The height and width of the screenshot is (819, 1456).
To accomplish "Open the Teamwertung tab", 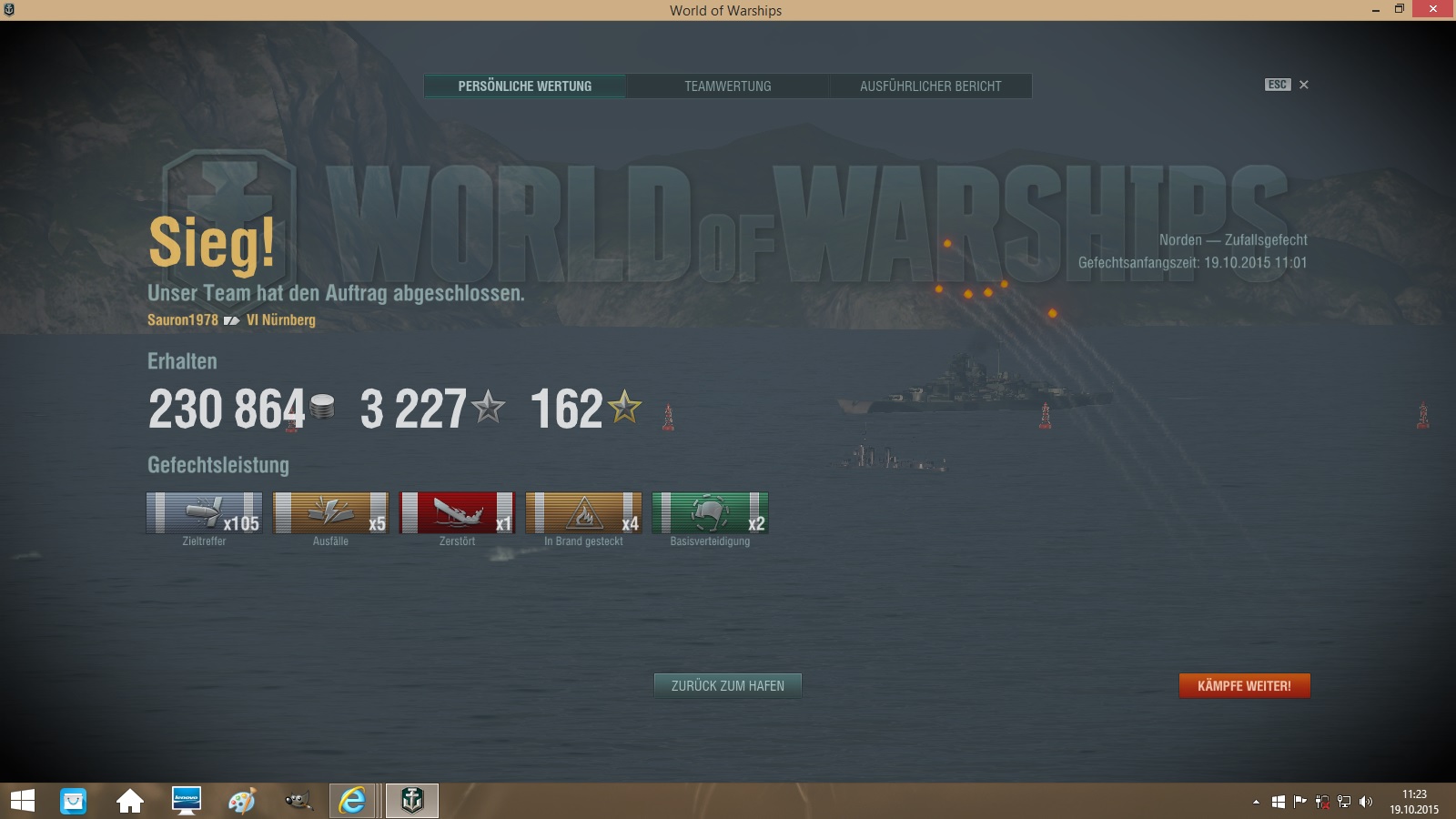I will (728, 86).
